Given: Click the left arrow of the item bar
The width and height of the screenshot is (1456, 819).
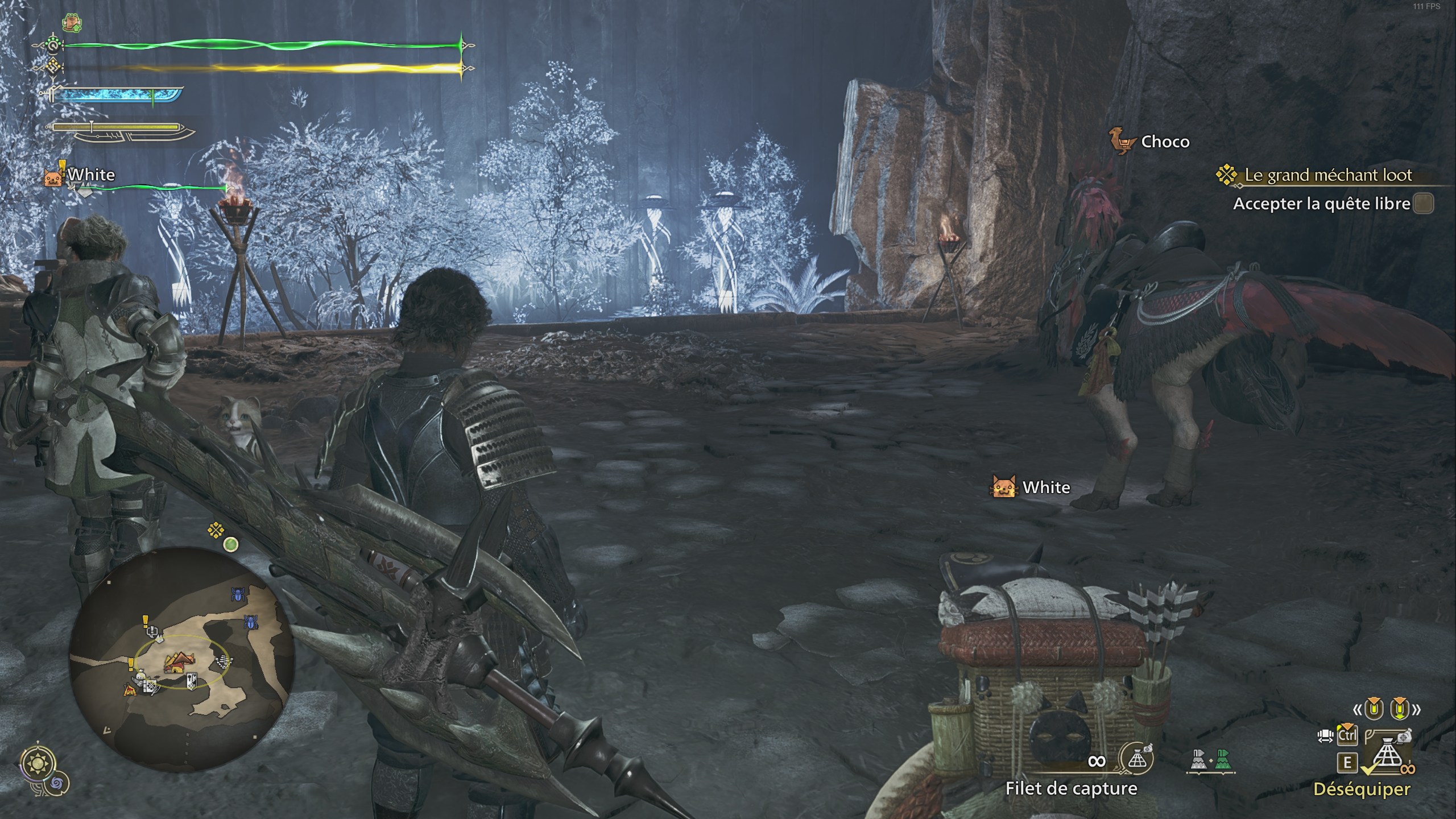Looking at the screenshot, I should (x=1359, y=710).
